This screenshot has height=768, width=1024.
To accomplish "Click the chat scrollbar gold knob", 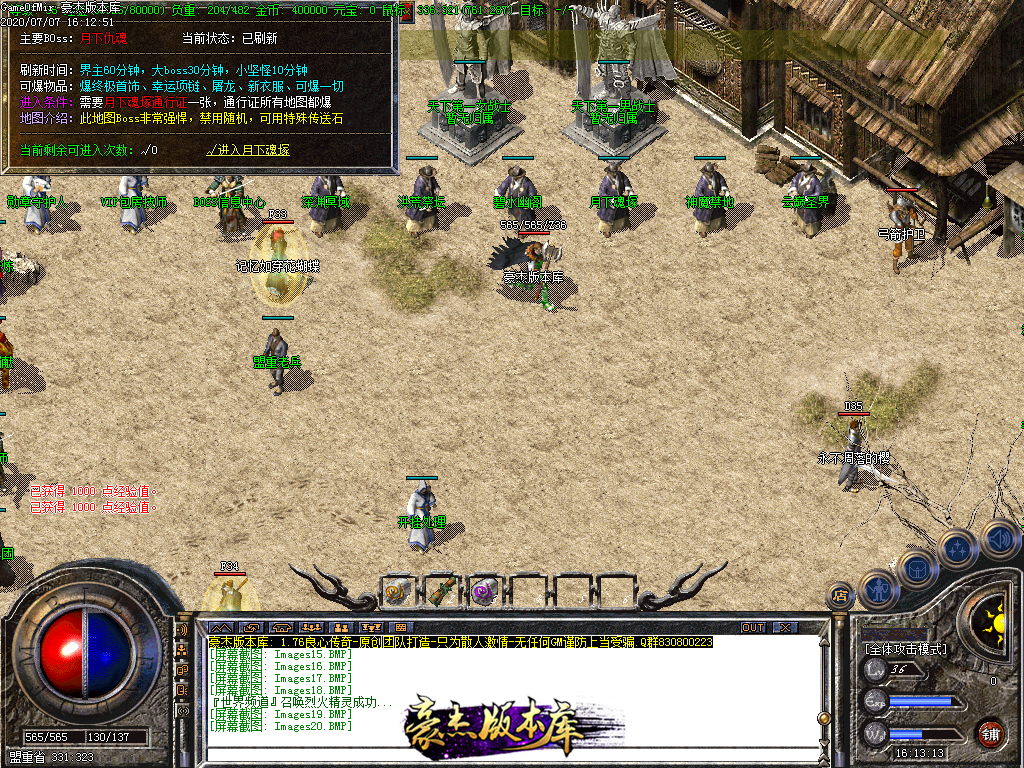I will pyautogui.click(x=823, y=717).
